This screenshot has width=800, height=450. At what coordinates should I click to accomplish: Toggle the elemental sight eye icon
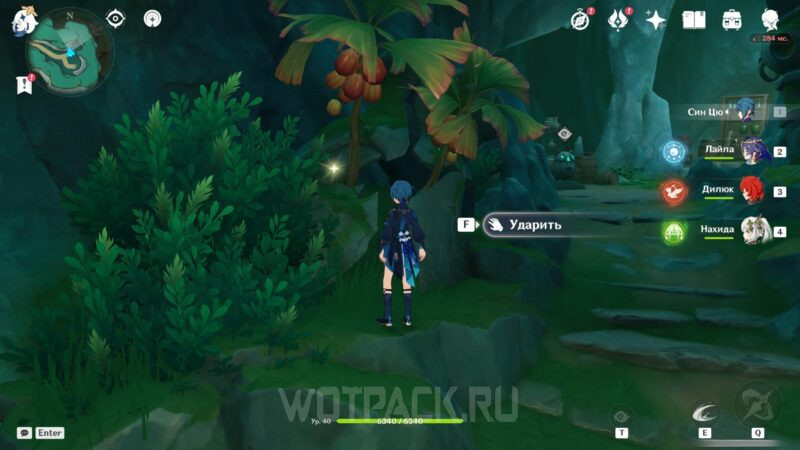pos(116,18)
